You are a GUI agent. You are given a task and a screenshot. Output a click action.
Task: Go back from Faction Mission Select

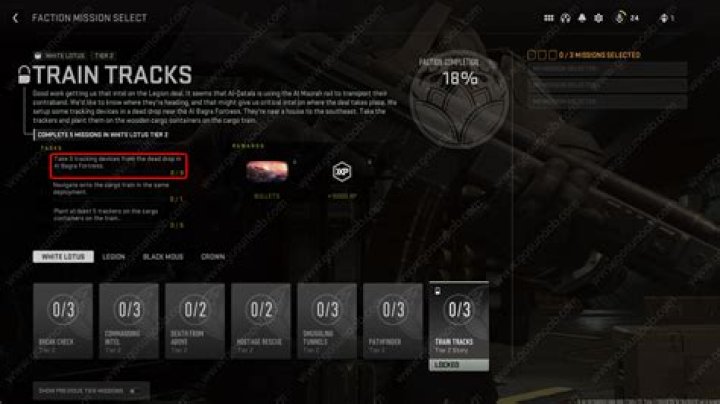tap(15, 18)
